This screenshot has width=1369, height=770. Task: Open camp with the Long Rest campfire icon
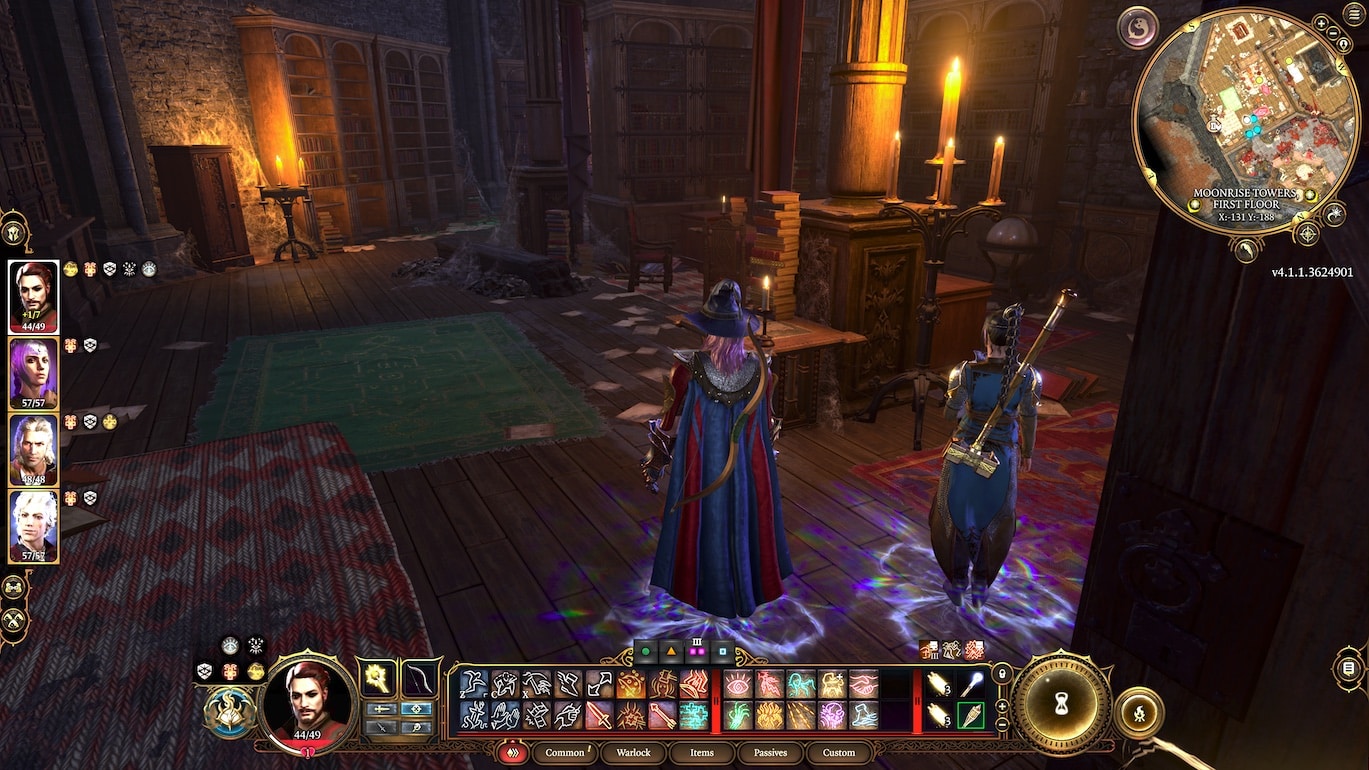[1140, 713]
